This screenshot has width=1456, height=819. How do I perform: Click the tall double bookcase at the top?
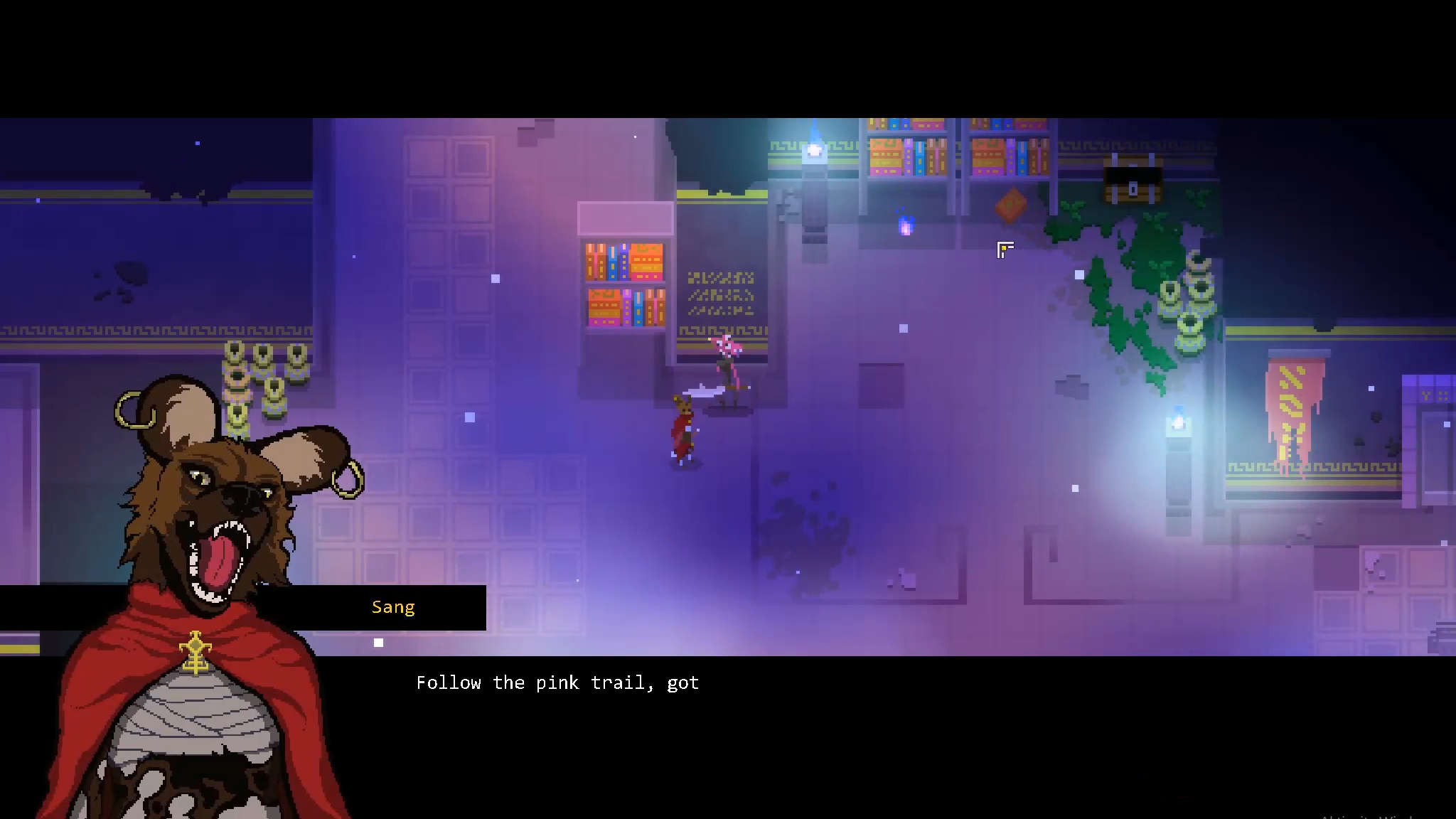(x=956, y=149)
